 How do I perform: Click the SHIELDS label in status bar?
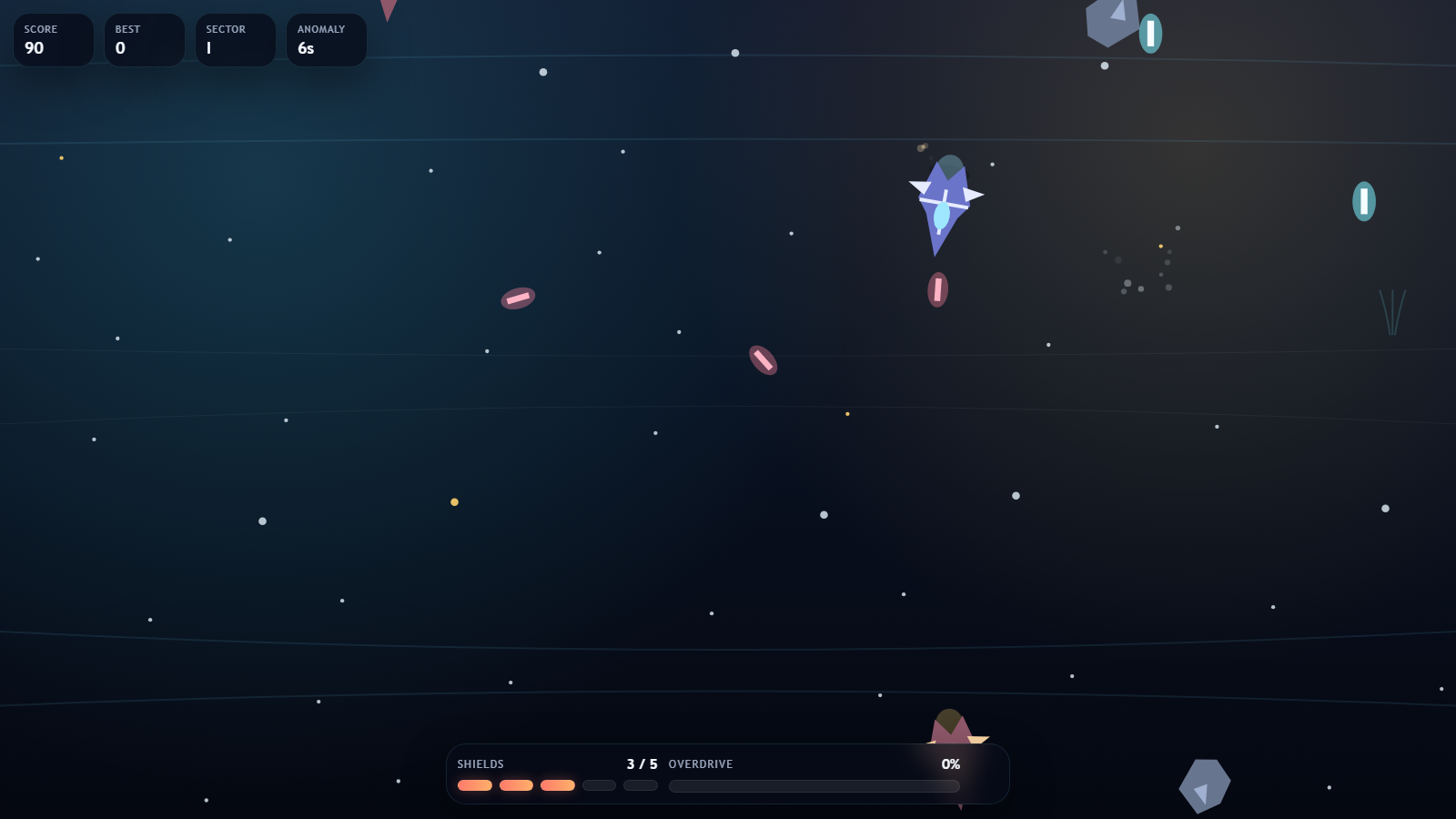pos(480,764)
